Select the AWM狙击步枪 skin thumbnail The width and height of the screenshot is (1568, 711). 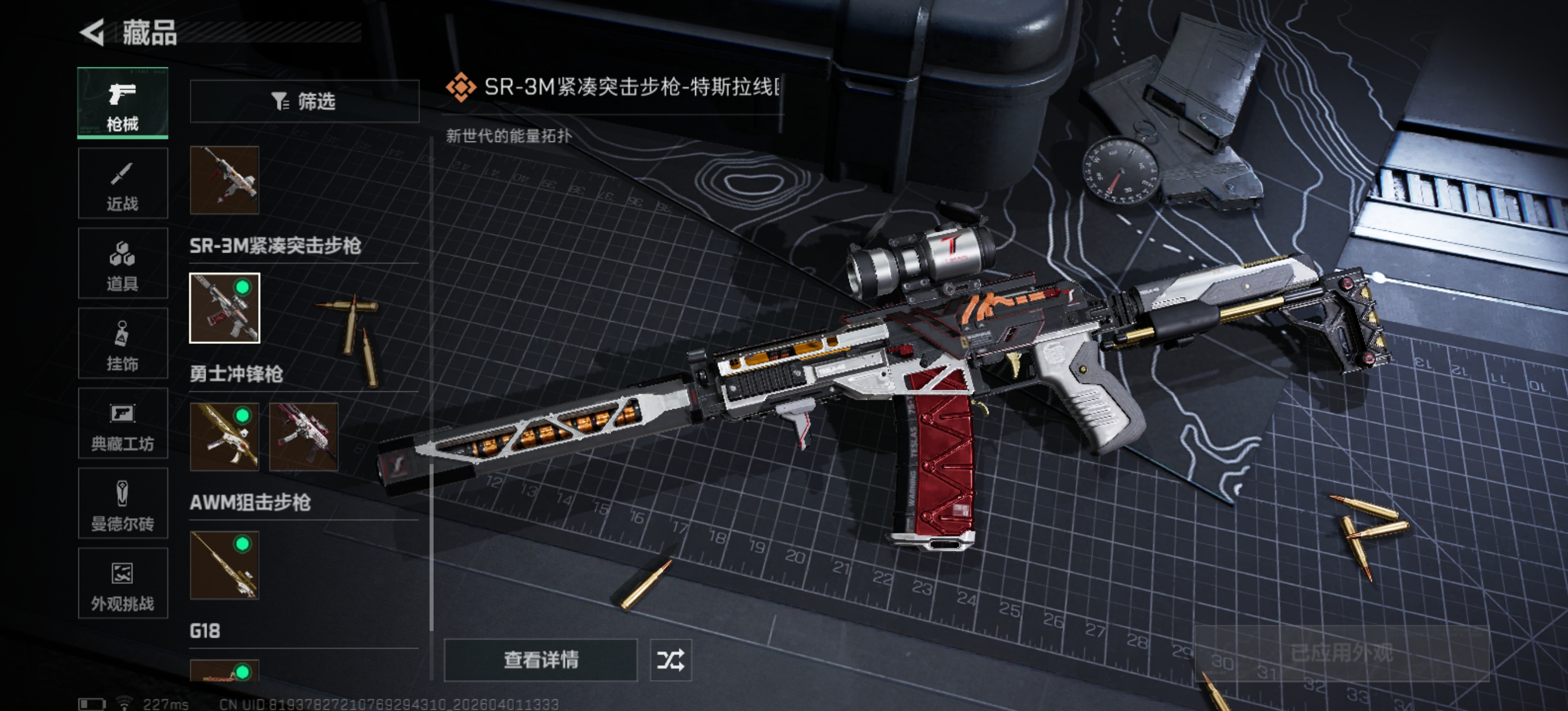coord(225,565)
